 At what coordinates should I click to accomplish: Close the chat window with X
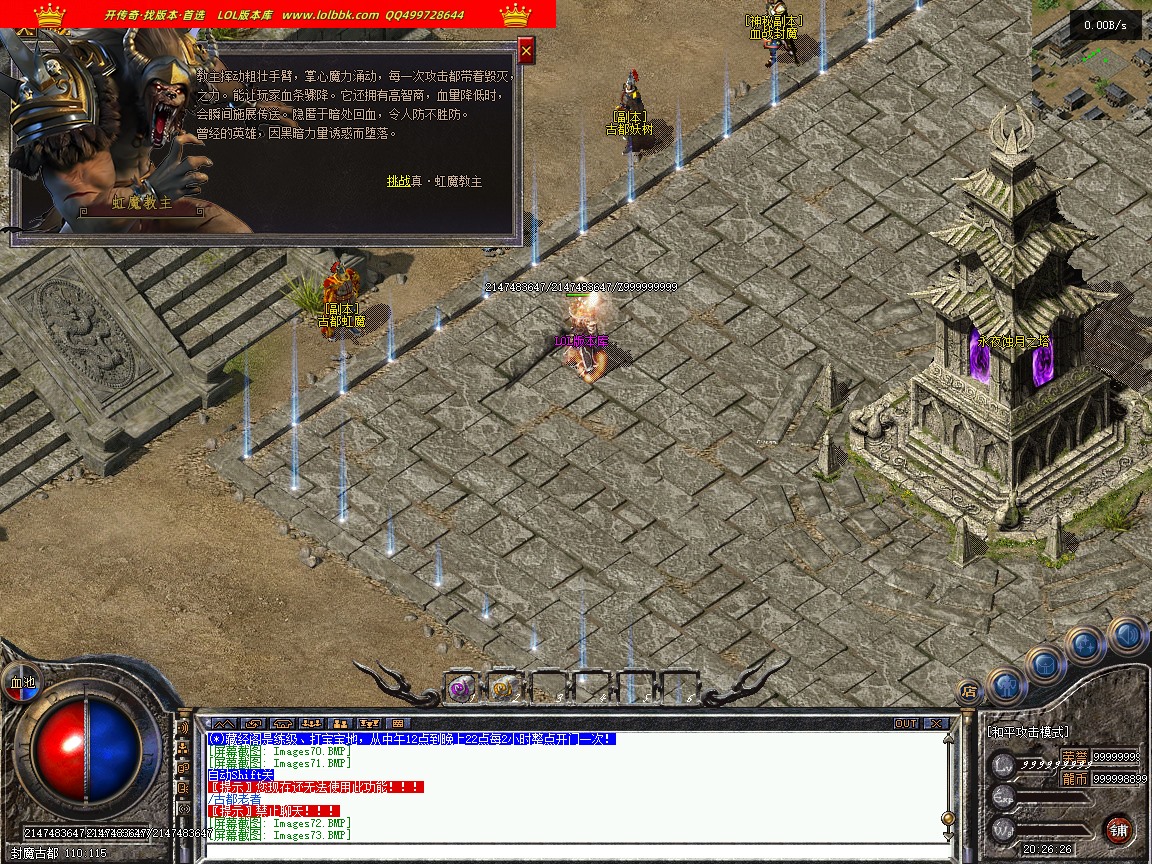pyautogui.click(x=935, y=723)
